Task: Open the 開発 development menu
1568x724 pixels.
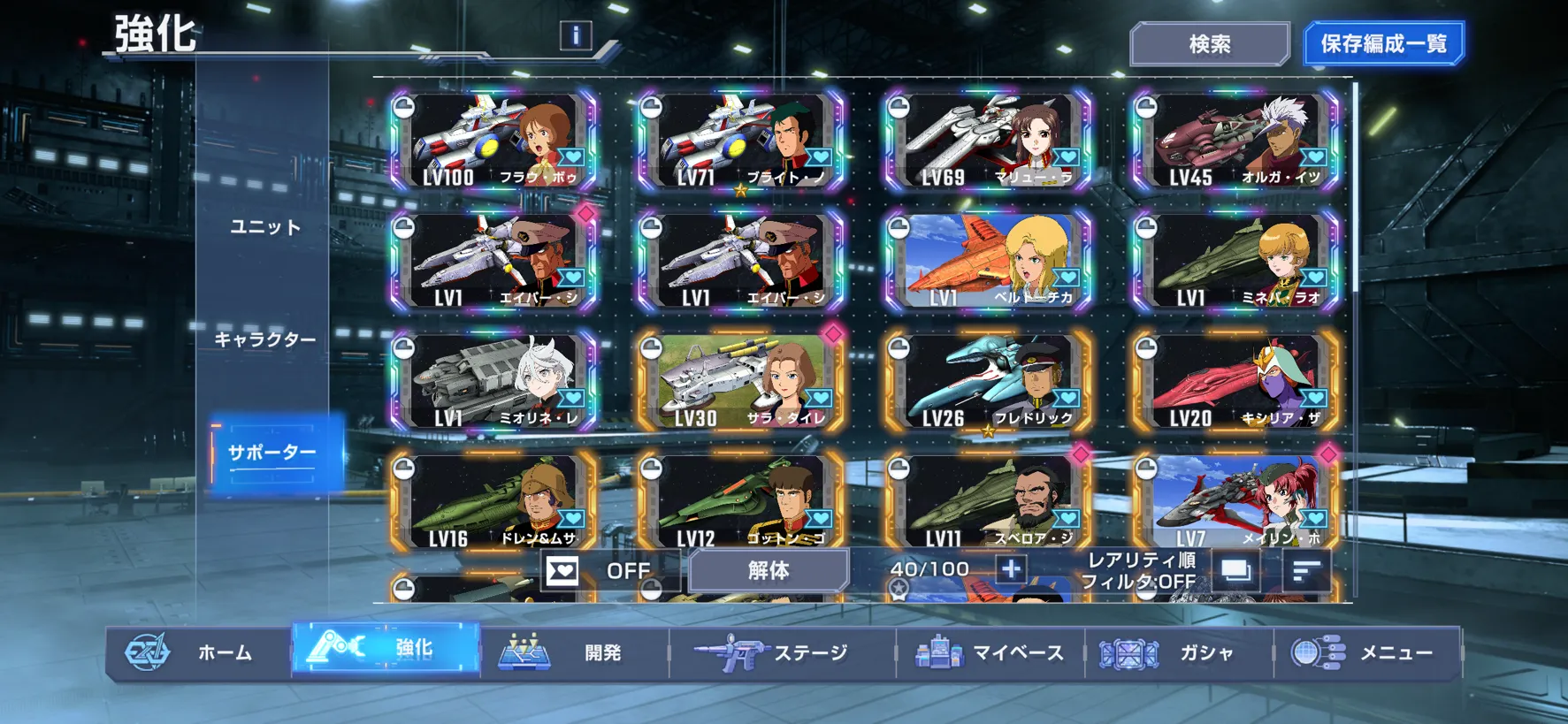Action: tap(573, 653)
